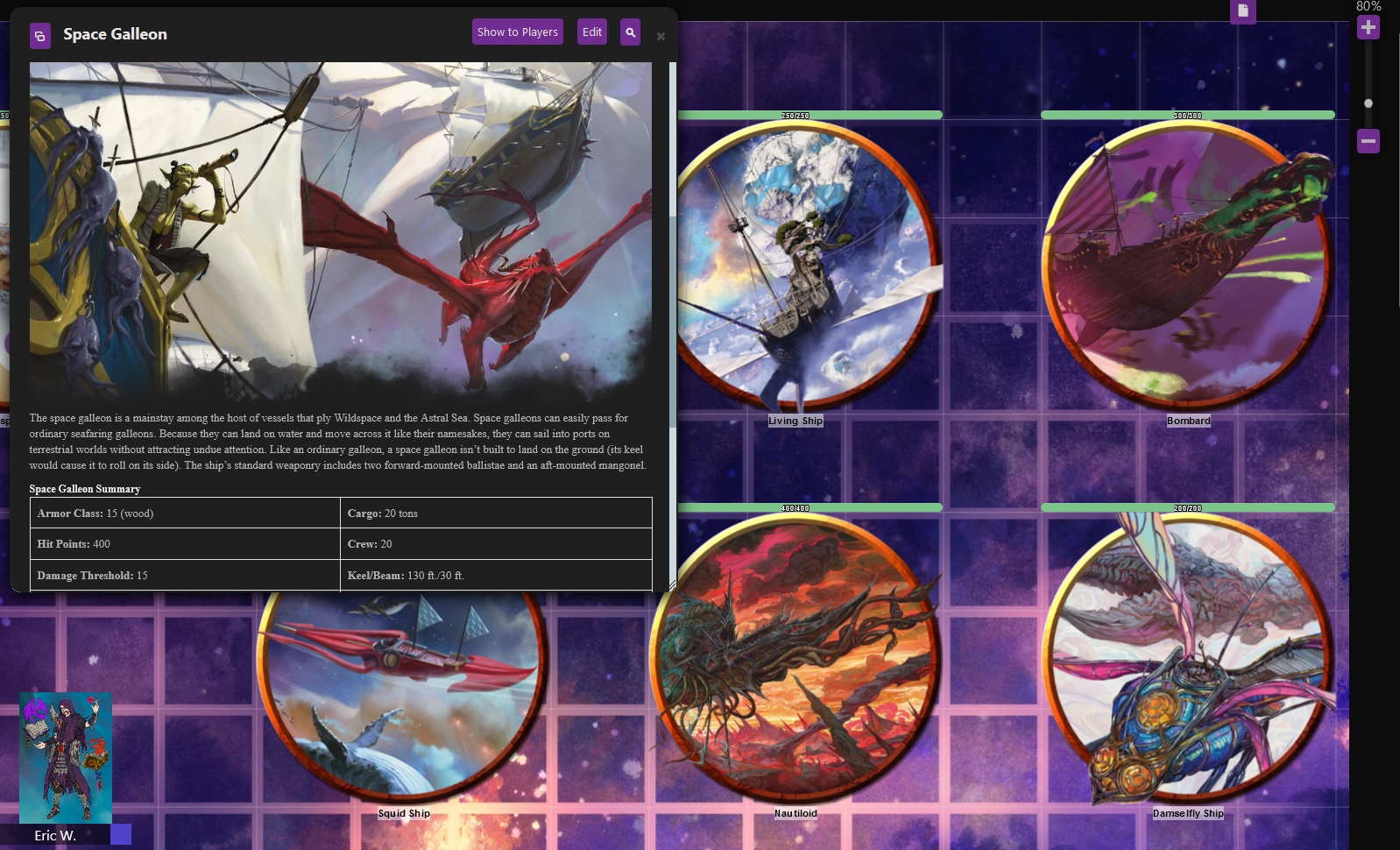The width and height of the screenshot is (1400, 850).
Task: Open the search via the magnifier icon
Action: click(x=630, y=32)
